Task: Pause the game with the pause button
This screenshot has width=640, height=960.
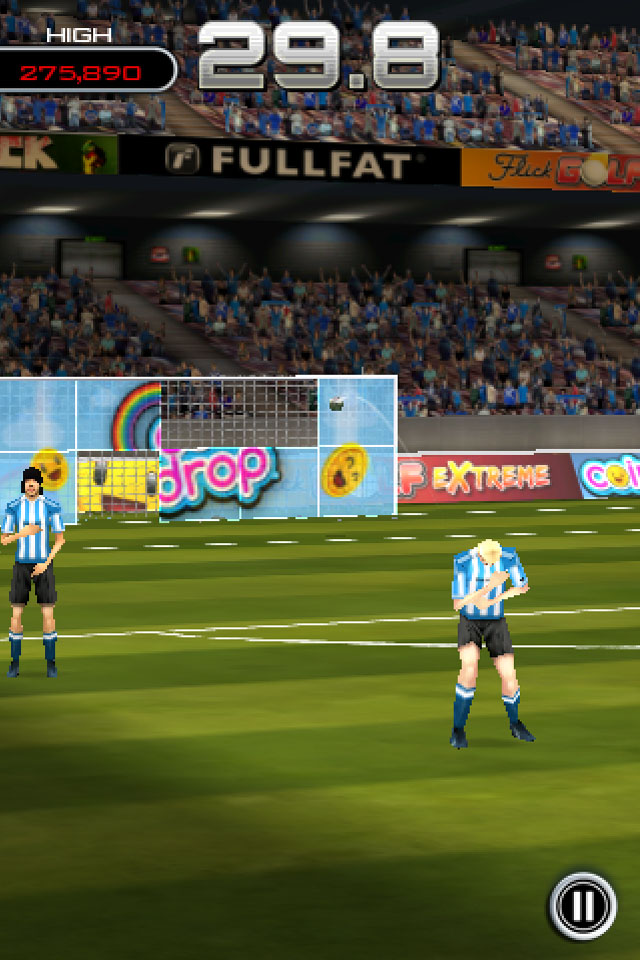Action: click(582, 906)
